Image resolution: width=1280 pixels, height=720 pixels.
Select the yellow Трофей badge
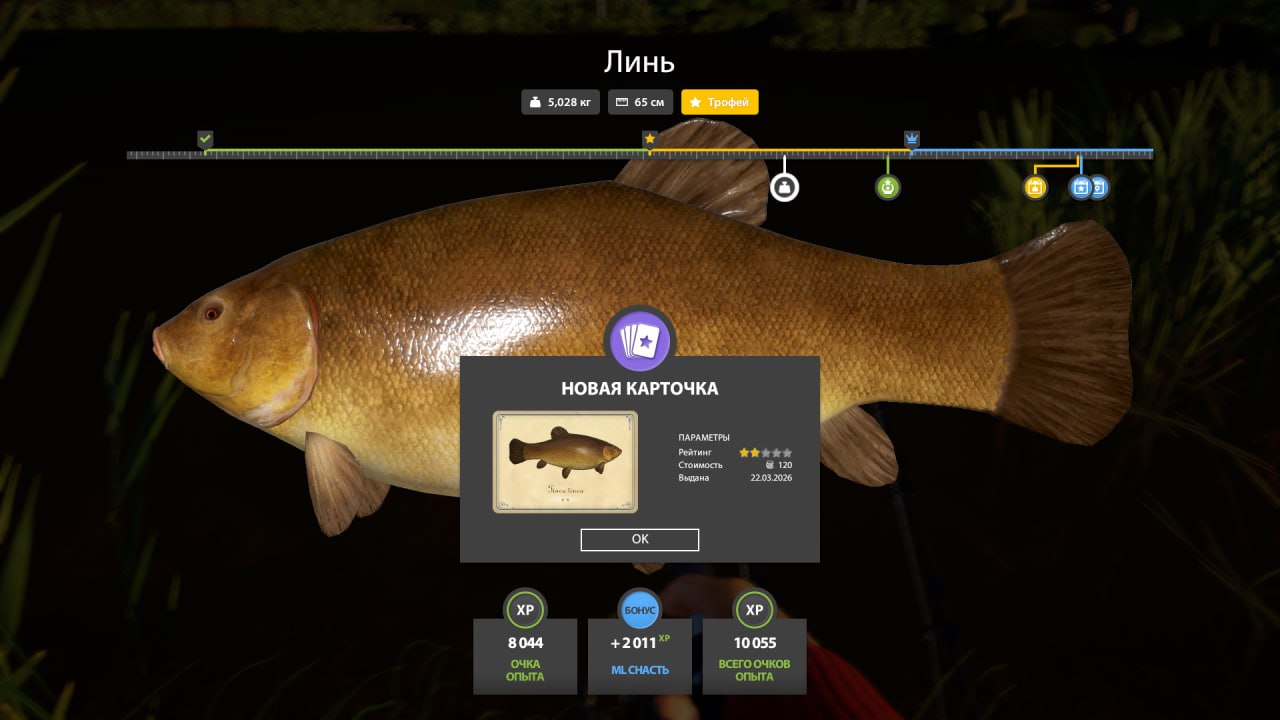(720, 102)
